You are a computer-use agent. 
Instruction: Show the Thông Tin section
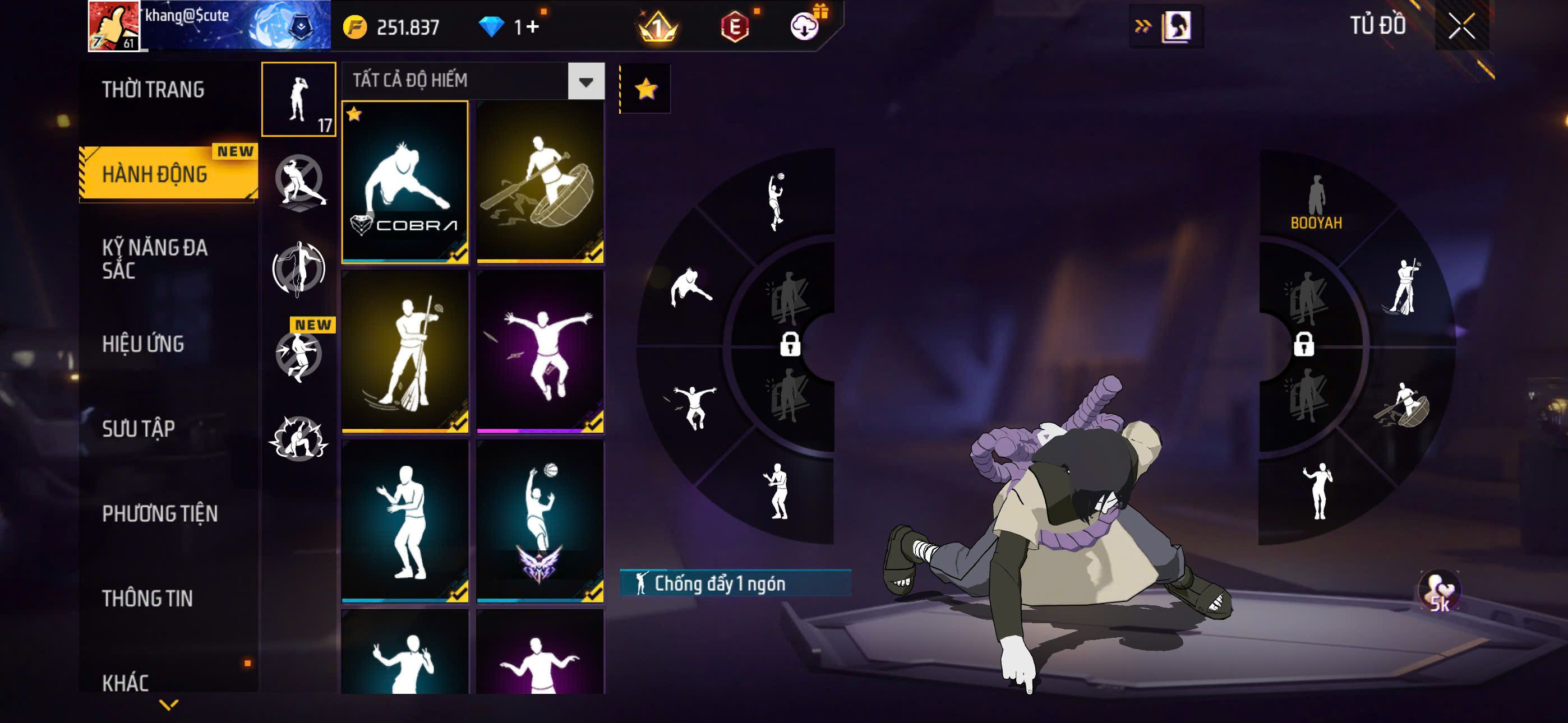147,598
